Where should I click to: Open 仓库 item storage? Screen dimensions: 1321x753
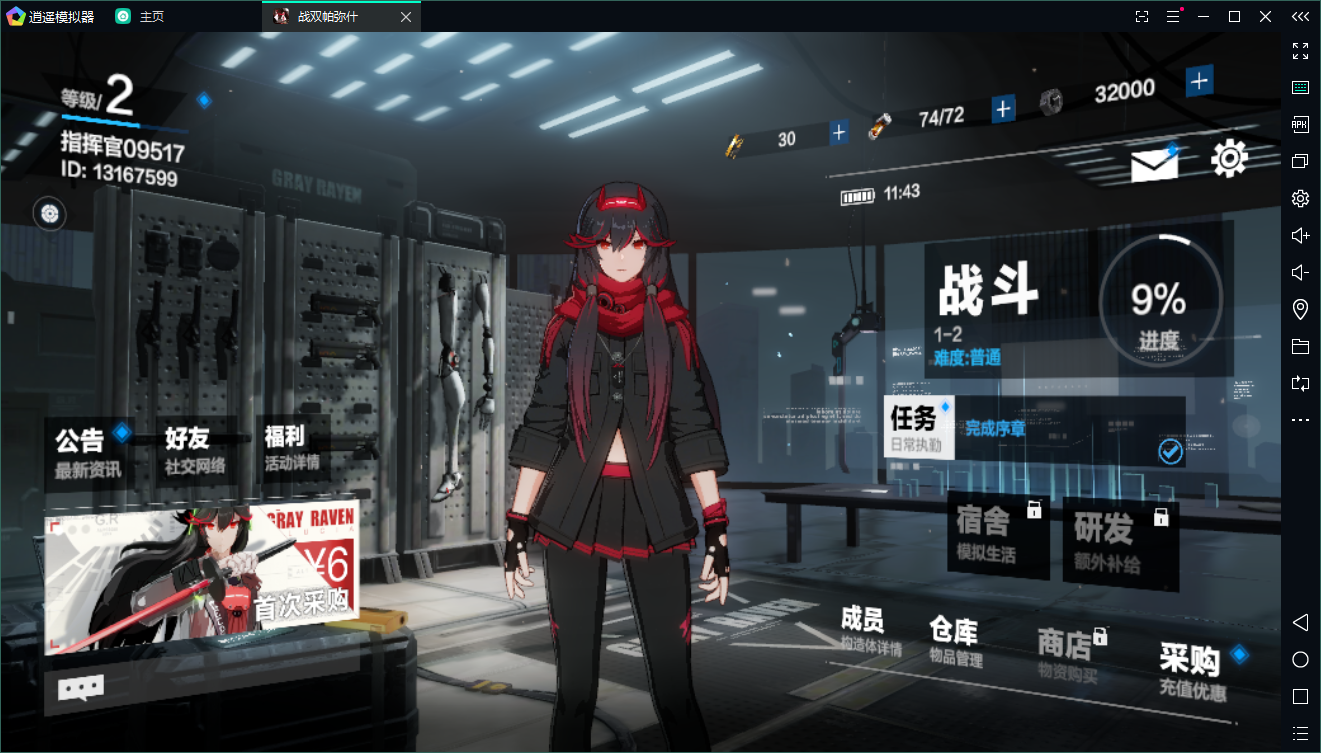pyautogui.click(x=954, y=641)
